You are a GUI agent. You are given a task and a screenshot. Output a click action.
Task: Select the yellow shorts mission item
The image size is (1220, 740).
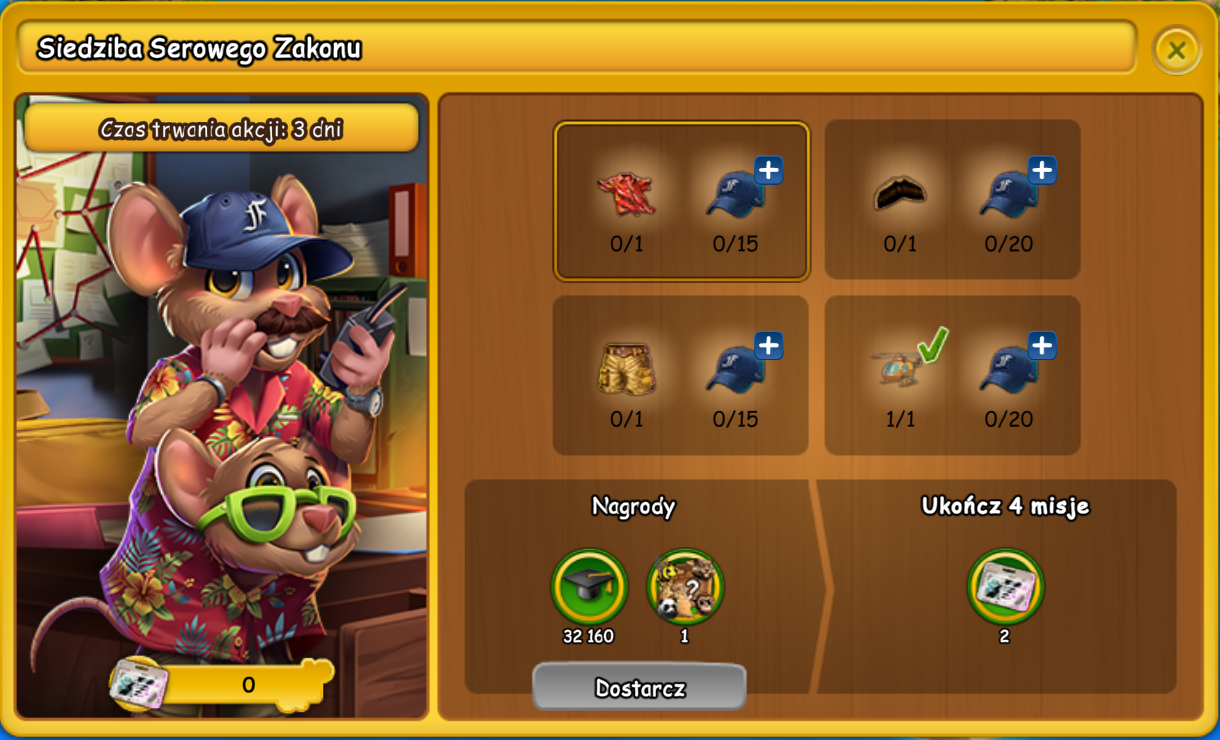[627, 369]
